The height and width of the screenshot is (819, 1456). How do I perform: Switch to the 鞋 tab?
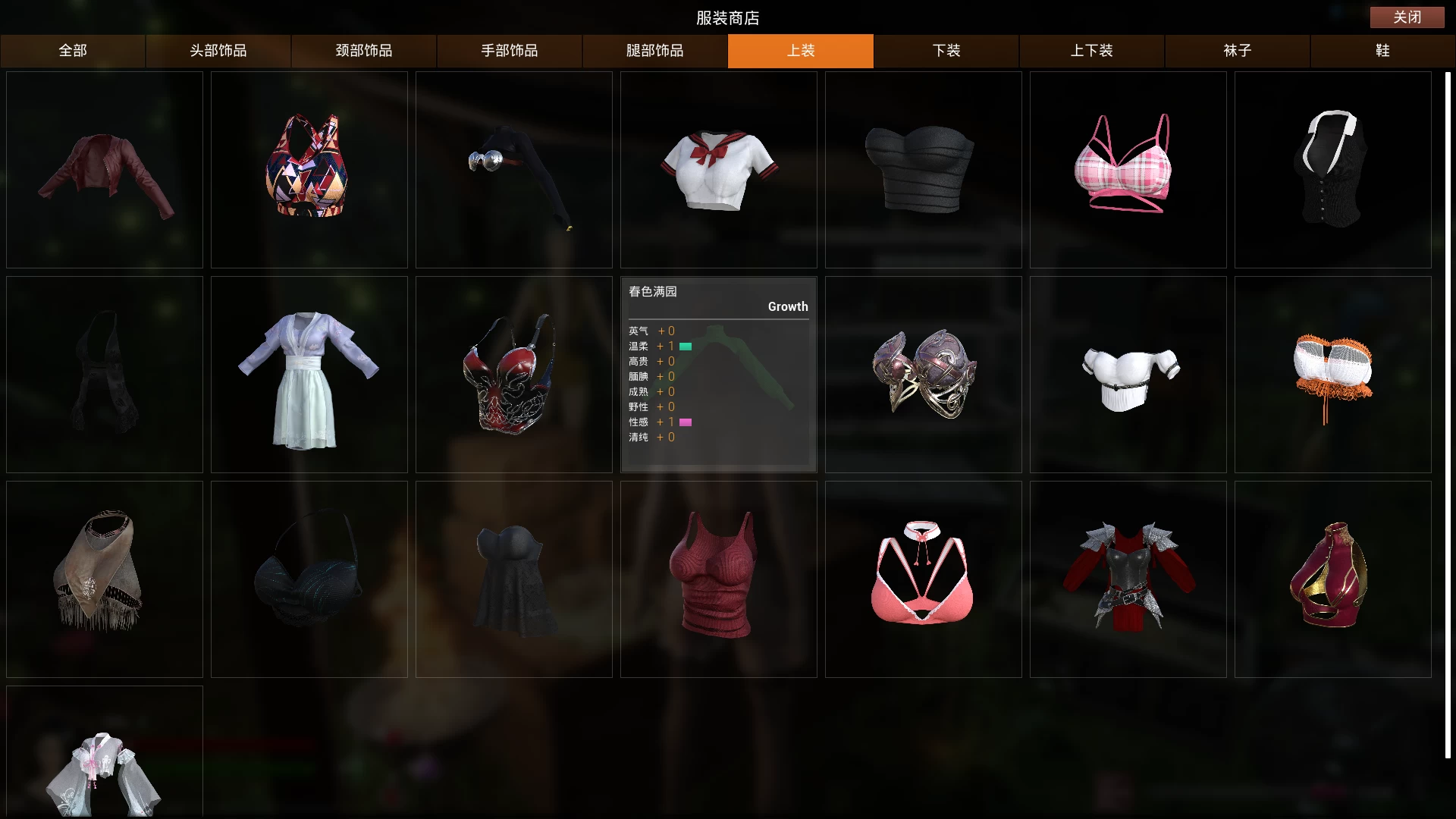1382,51
